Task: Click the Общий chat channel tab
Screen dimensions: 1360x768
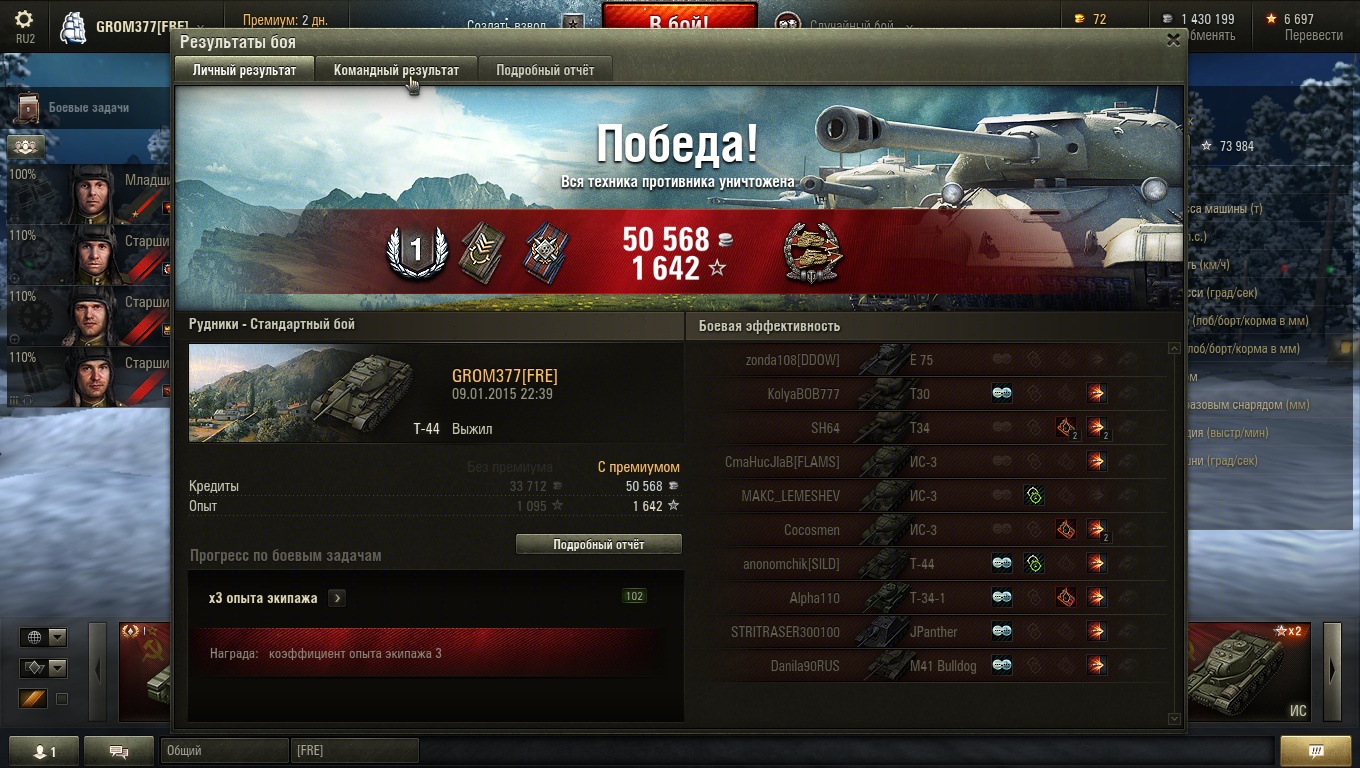Action: 224,750
